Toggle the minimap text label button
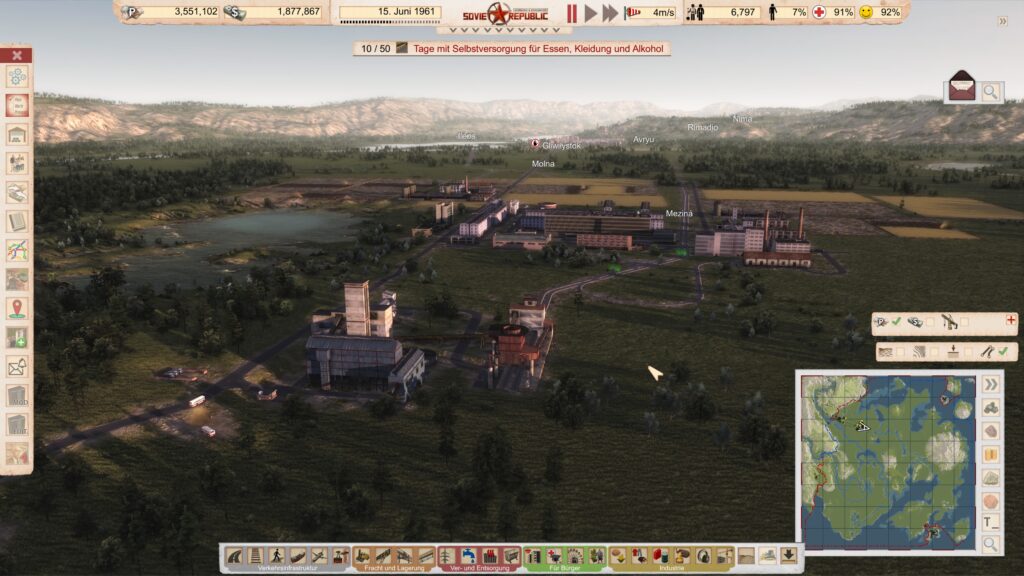 pyautogui.click(x=990, y=522)
